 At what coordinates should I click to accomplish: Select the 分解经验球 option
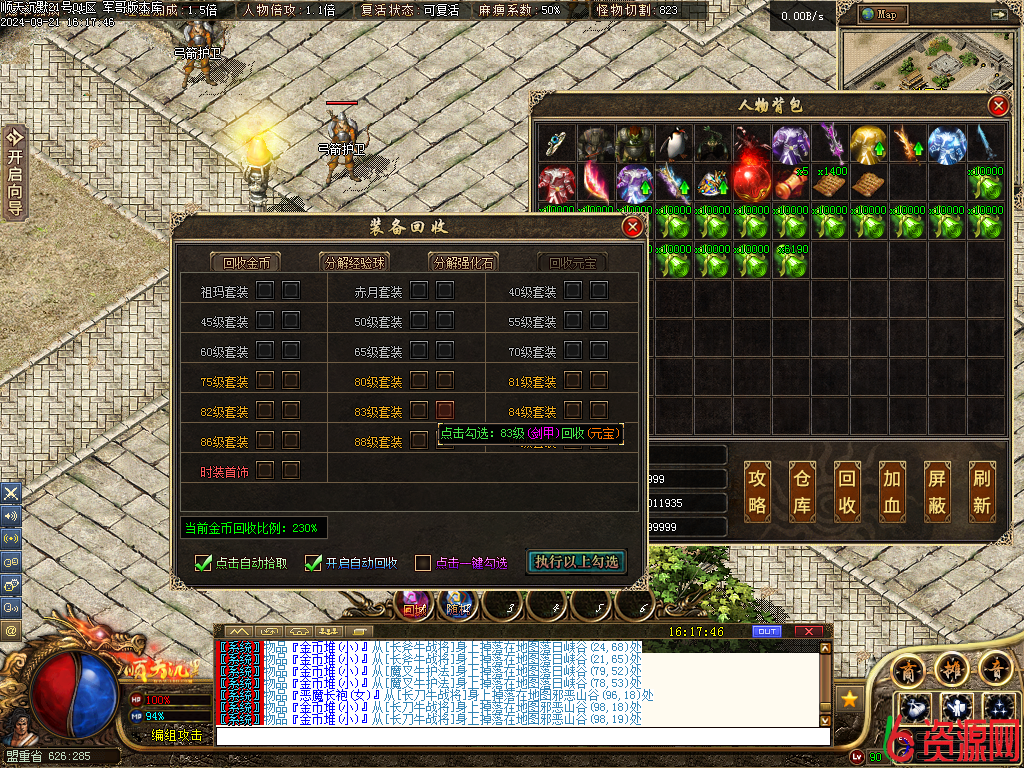tap(353, 263)
